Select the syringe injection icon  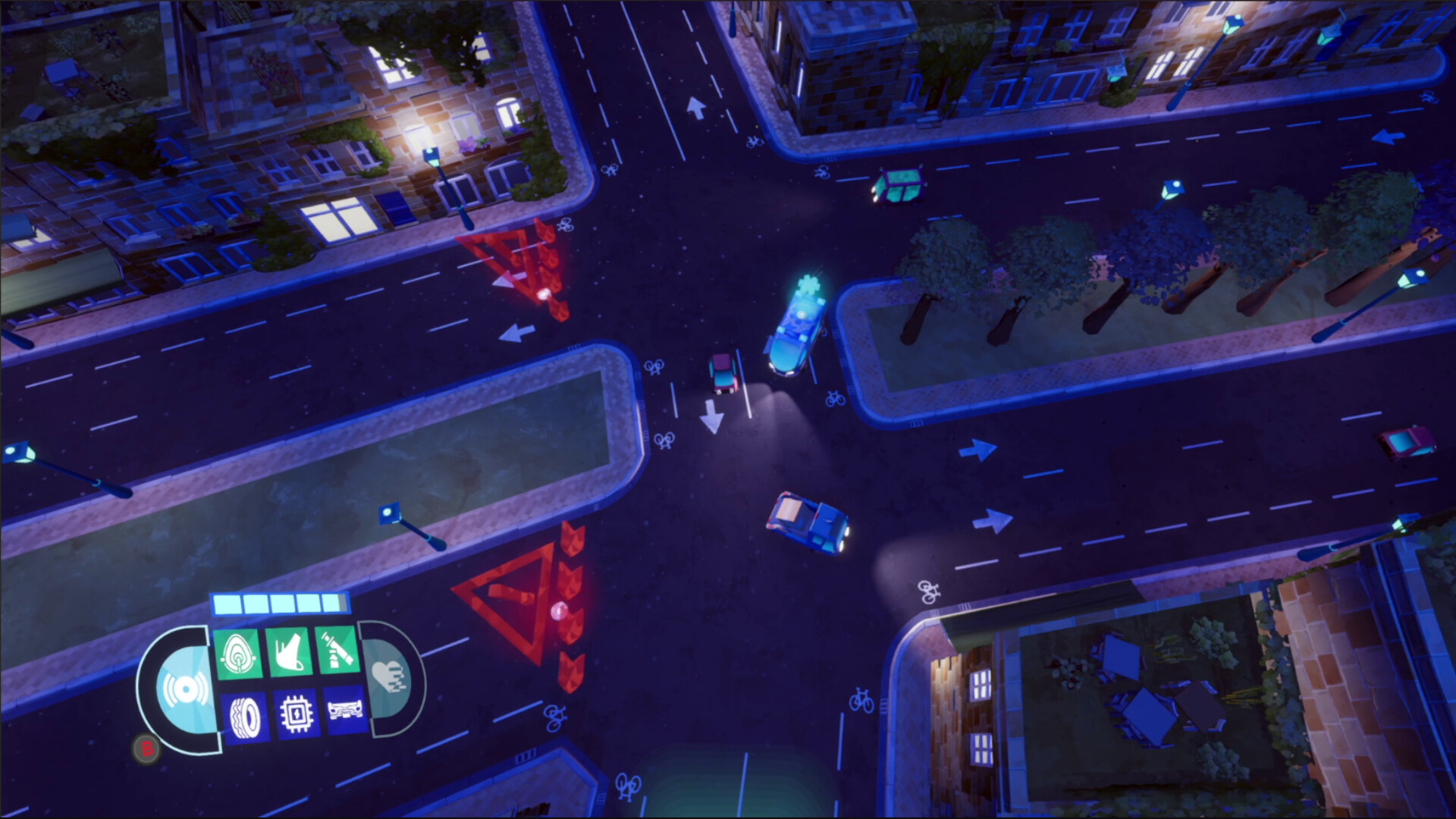(337, 651)
